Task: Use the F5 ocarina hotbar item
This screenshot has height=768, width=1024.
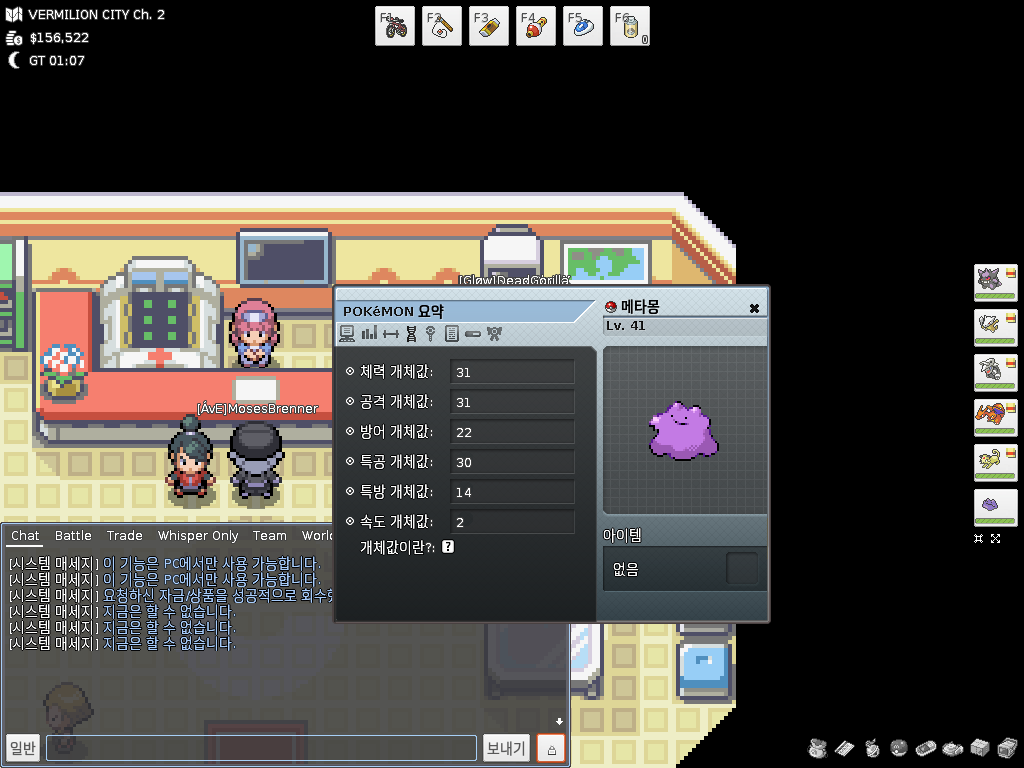Action: 583,27
